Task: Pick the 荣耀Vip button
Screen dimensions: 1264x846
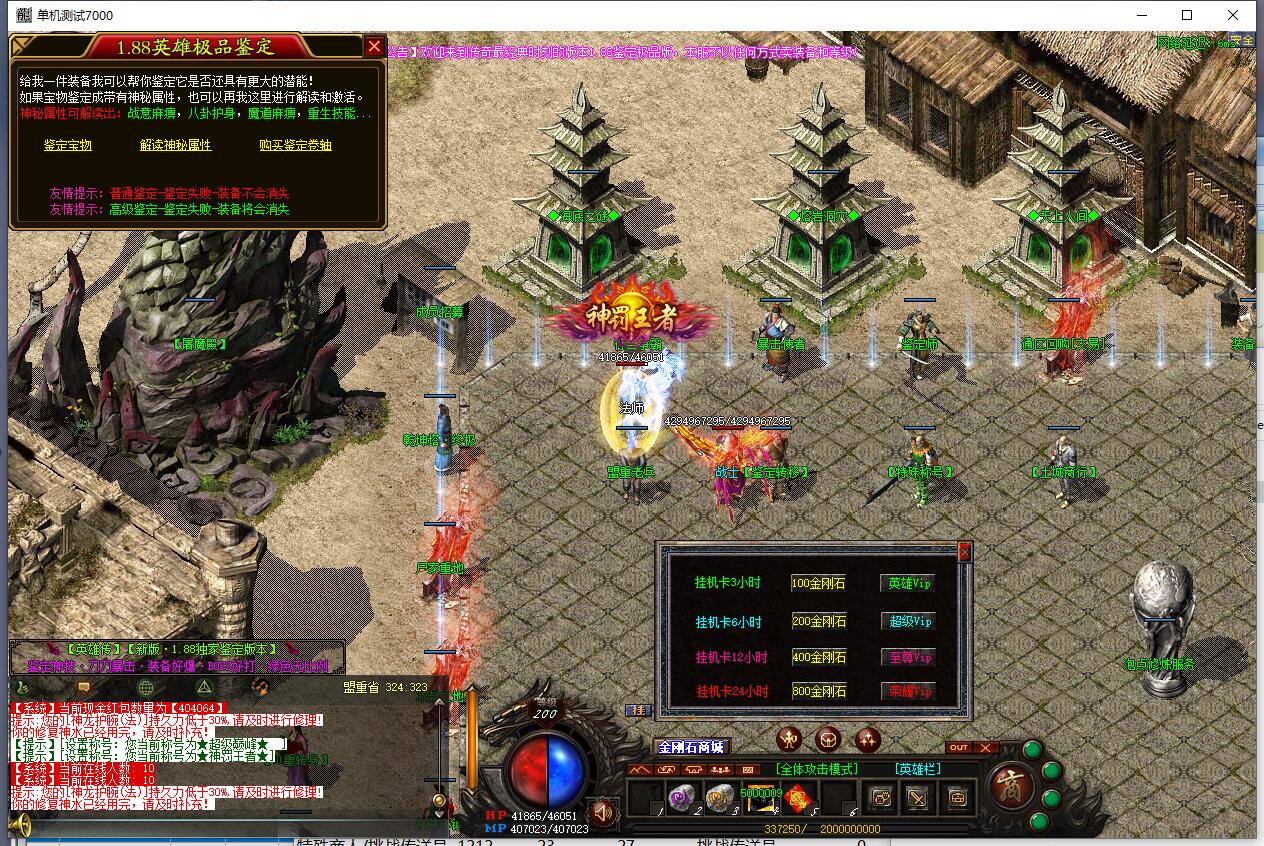Action: point(909,691)
